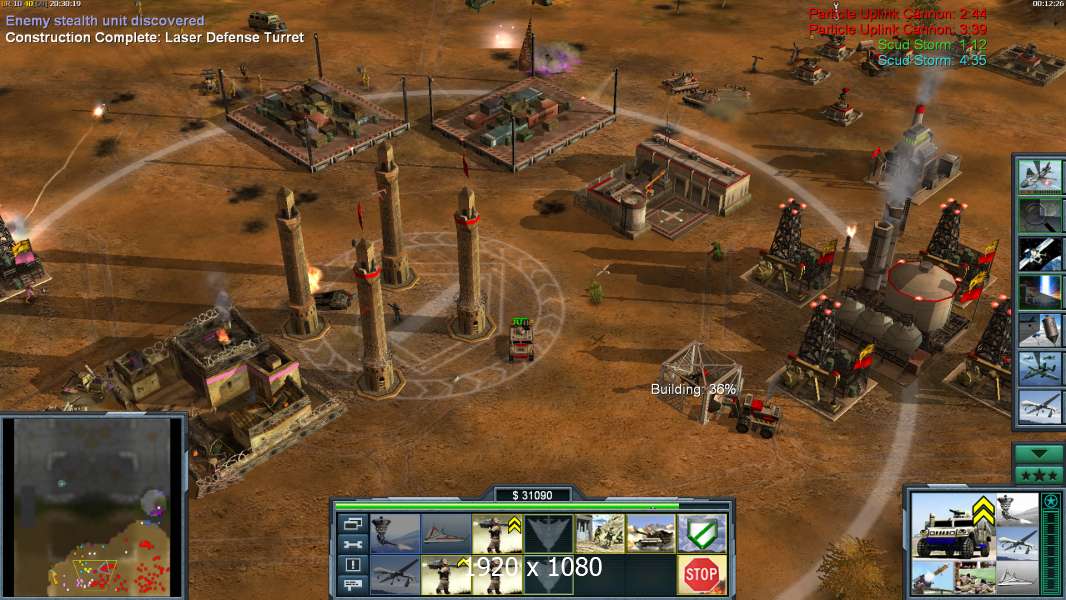This screenshot has width=1066, height=600.
Task: Click the red STOP command button
Action: [x=701, y=574]
